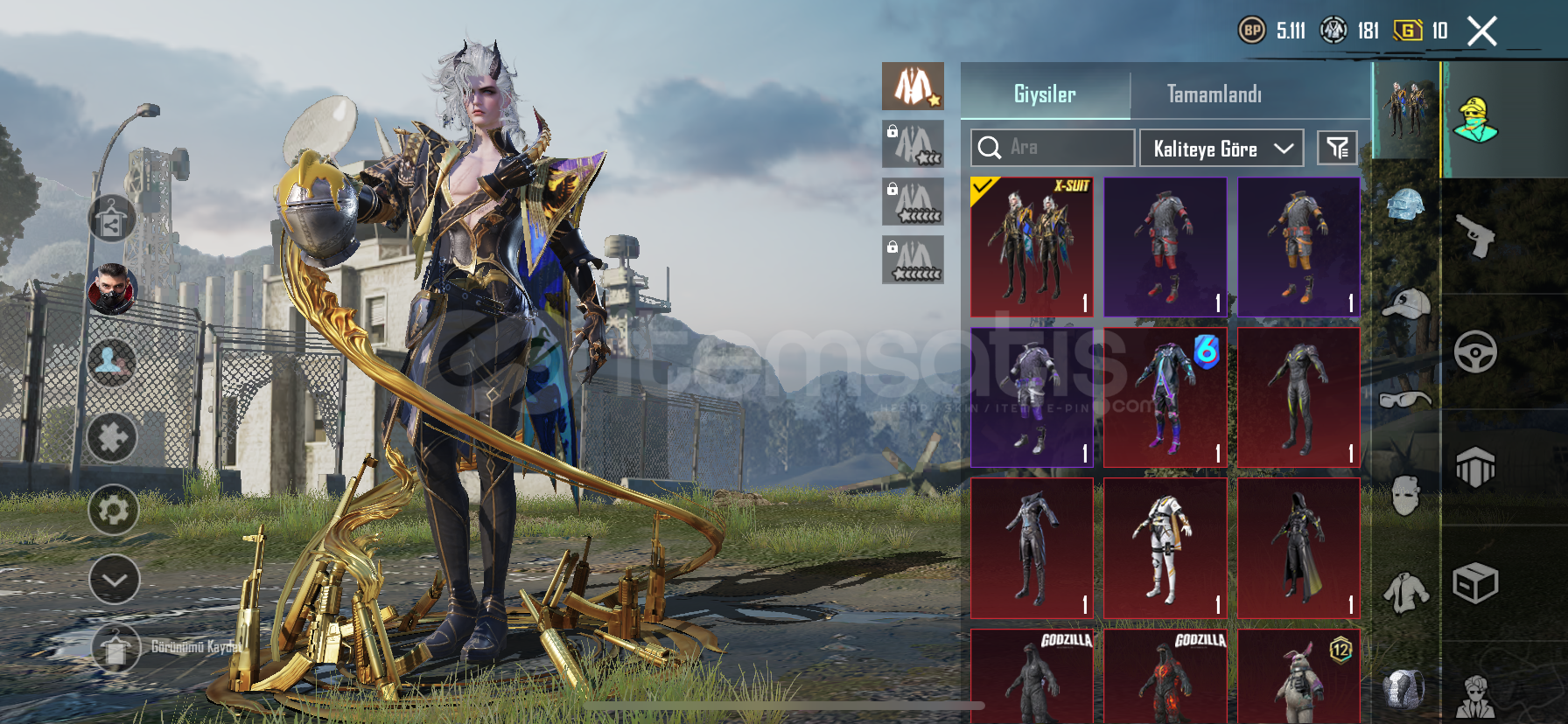The image size is (1568, 724).
Task: Choose the white and gold outfit tile
Action: pyautogui.click(x=1165, y=548)
